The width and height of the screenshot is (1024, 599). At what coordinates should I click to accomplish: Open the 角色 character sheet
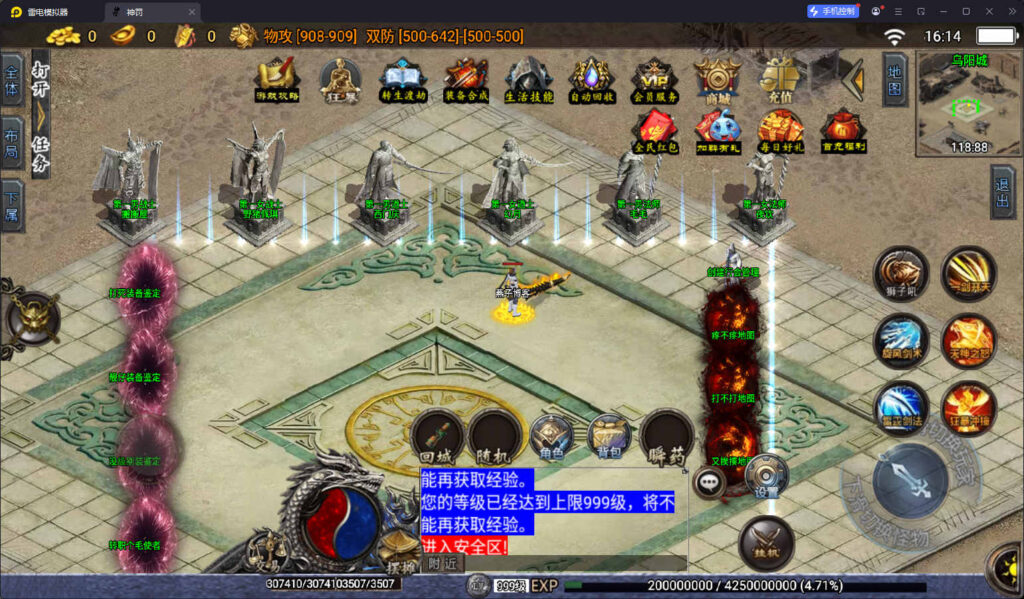pyautogui.click(x=551, y=435)
